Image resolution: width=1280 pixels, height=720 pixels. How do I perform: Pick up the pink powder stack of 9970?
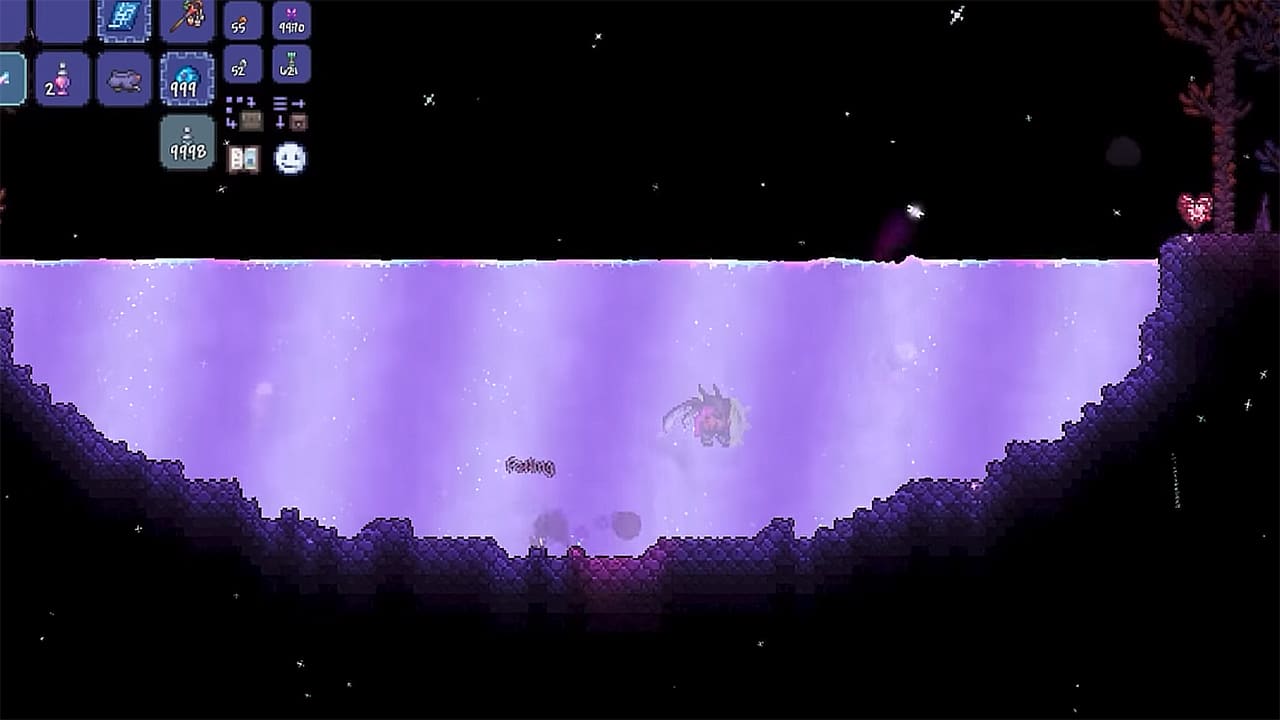click(293, 21)
